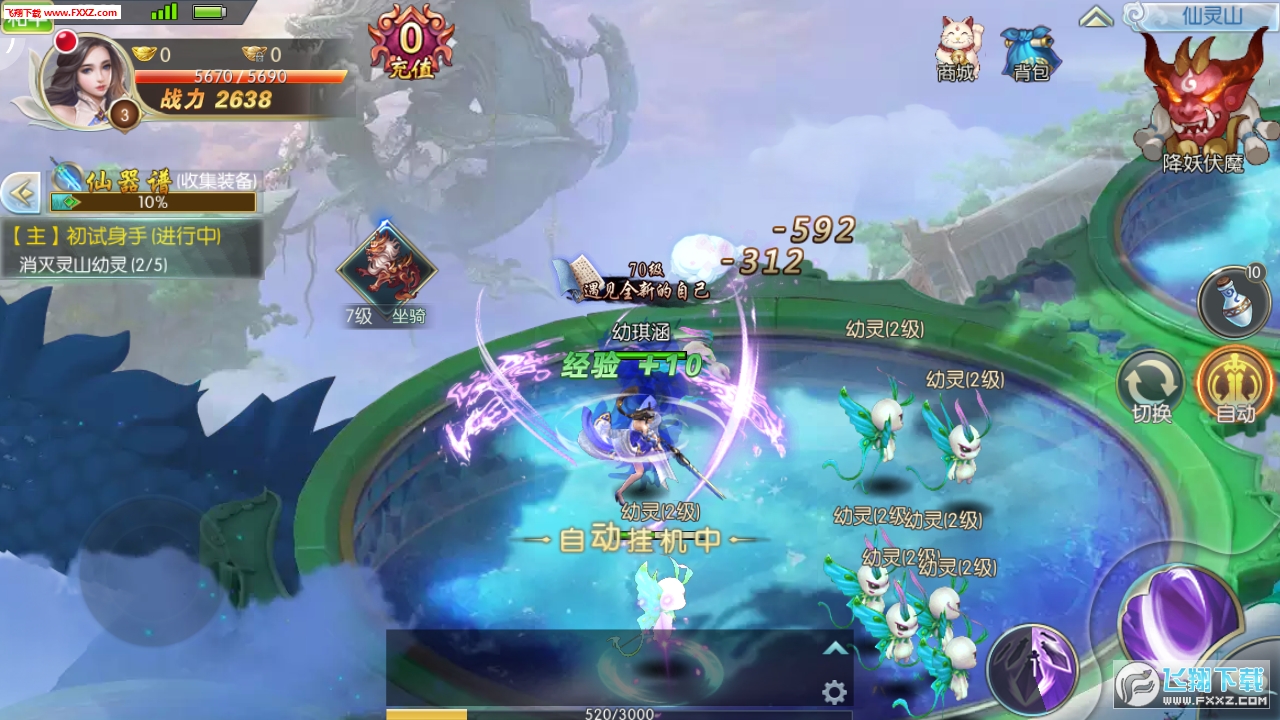This screenshot has width=1280, height=720.
Task: Open the 遇见全新的自己 70级 banner
Action: tap(633, 282)
